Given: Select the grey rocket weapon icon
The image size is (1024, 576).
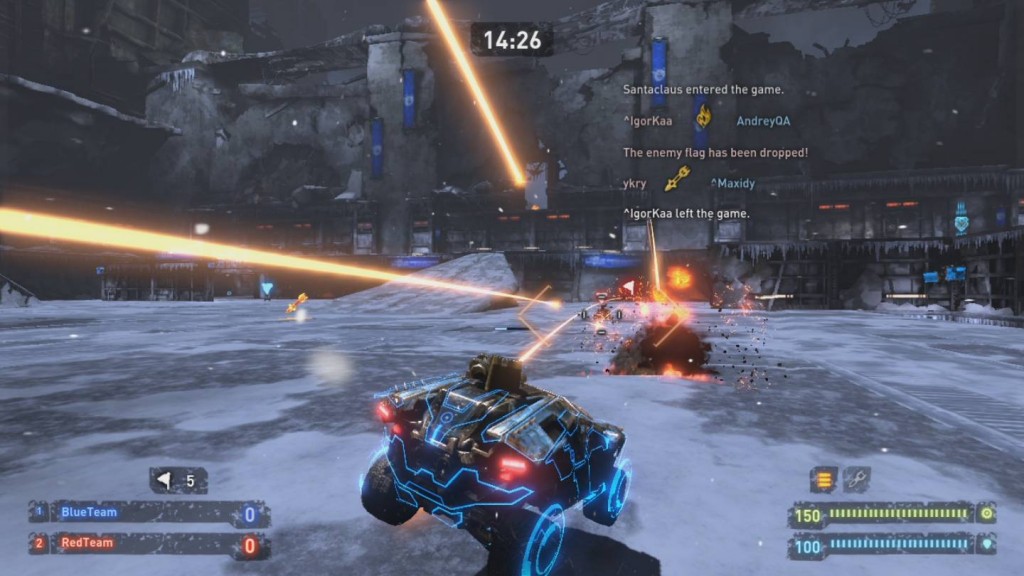Looking at the screenshot, I should click(856, 480).
